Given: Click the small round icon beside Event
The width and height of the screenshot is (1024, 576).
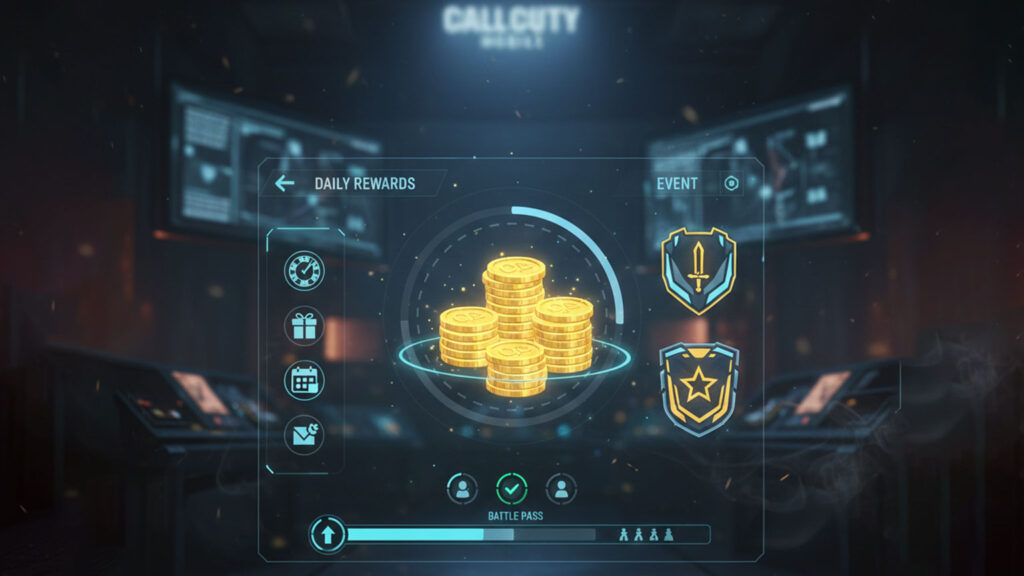Looking at the screenshot, I should 731,183.
